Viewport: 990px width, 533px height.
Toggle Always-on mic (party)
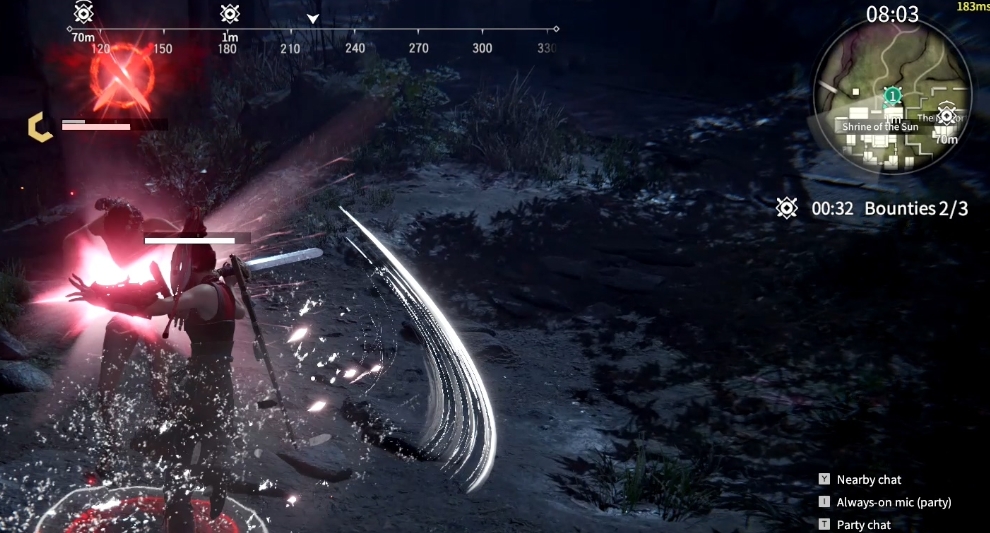coord(893,502)
